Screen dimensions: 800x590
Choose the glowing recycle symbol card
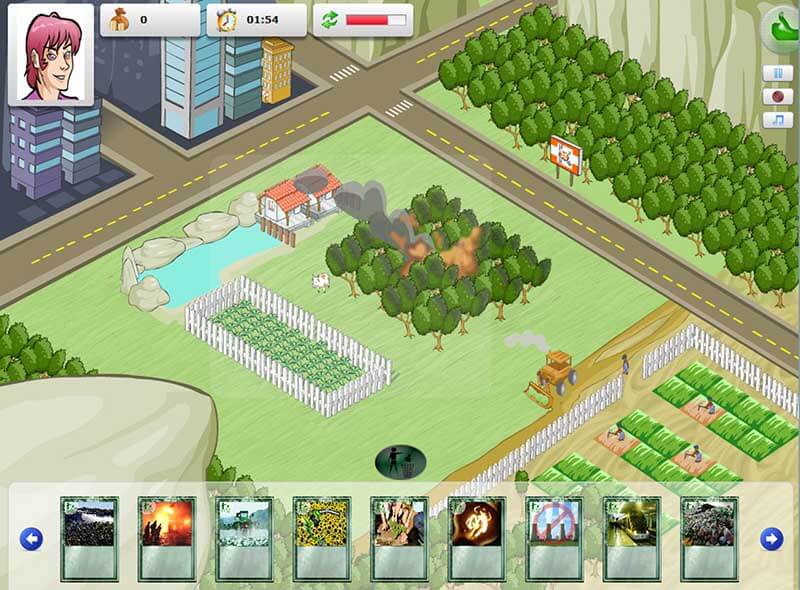[x=476, y=538]
